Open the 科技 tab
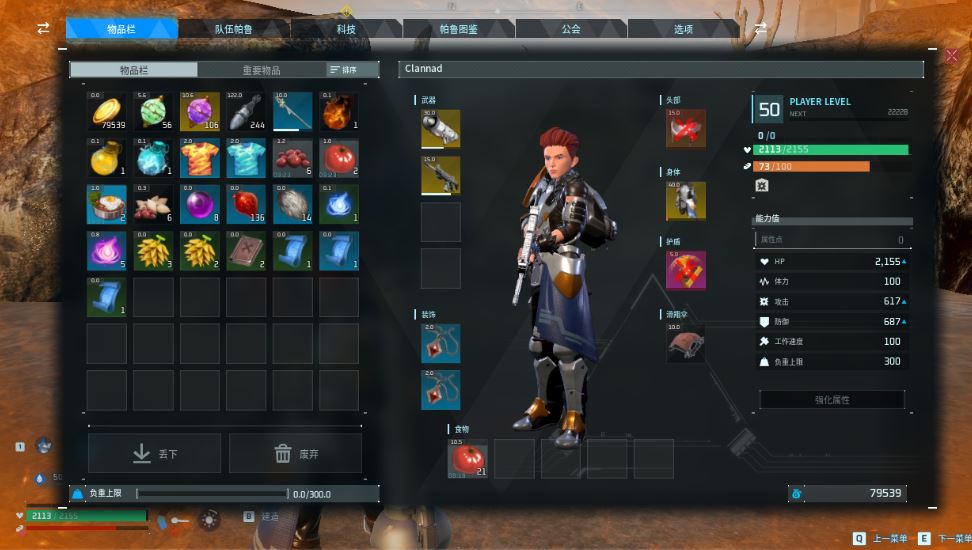The image size is (972, 550). 346,29
